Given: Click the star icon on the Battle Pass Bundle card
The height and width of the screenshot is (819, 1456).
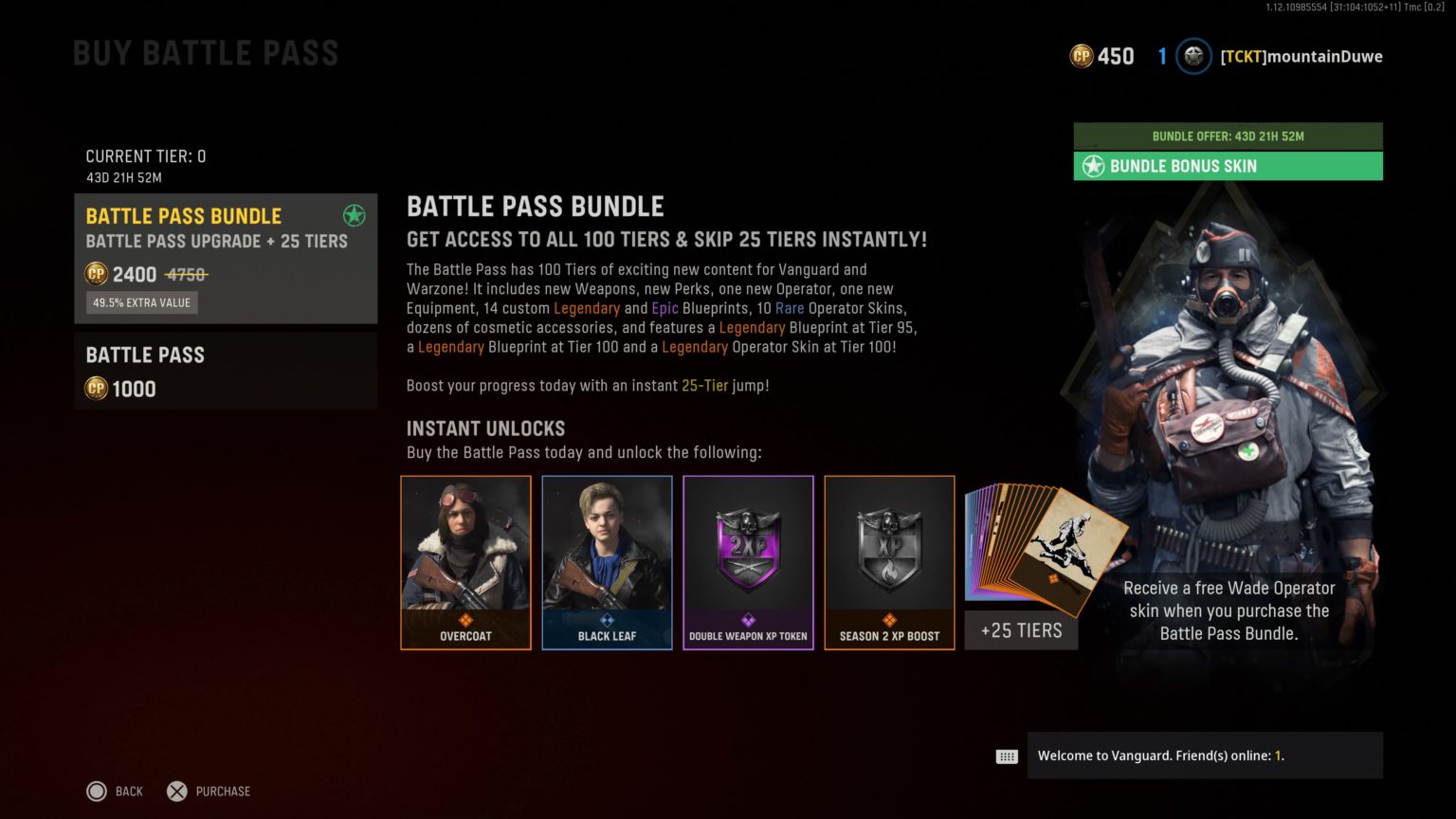Looking at the screenshot, I should pyautogui.click(x=355, y=216).
